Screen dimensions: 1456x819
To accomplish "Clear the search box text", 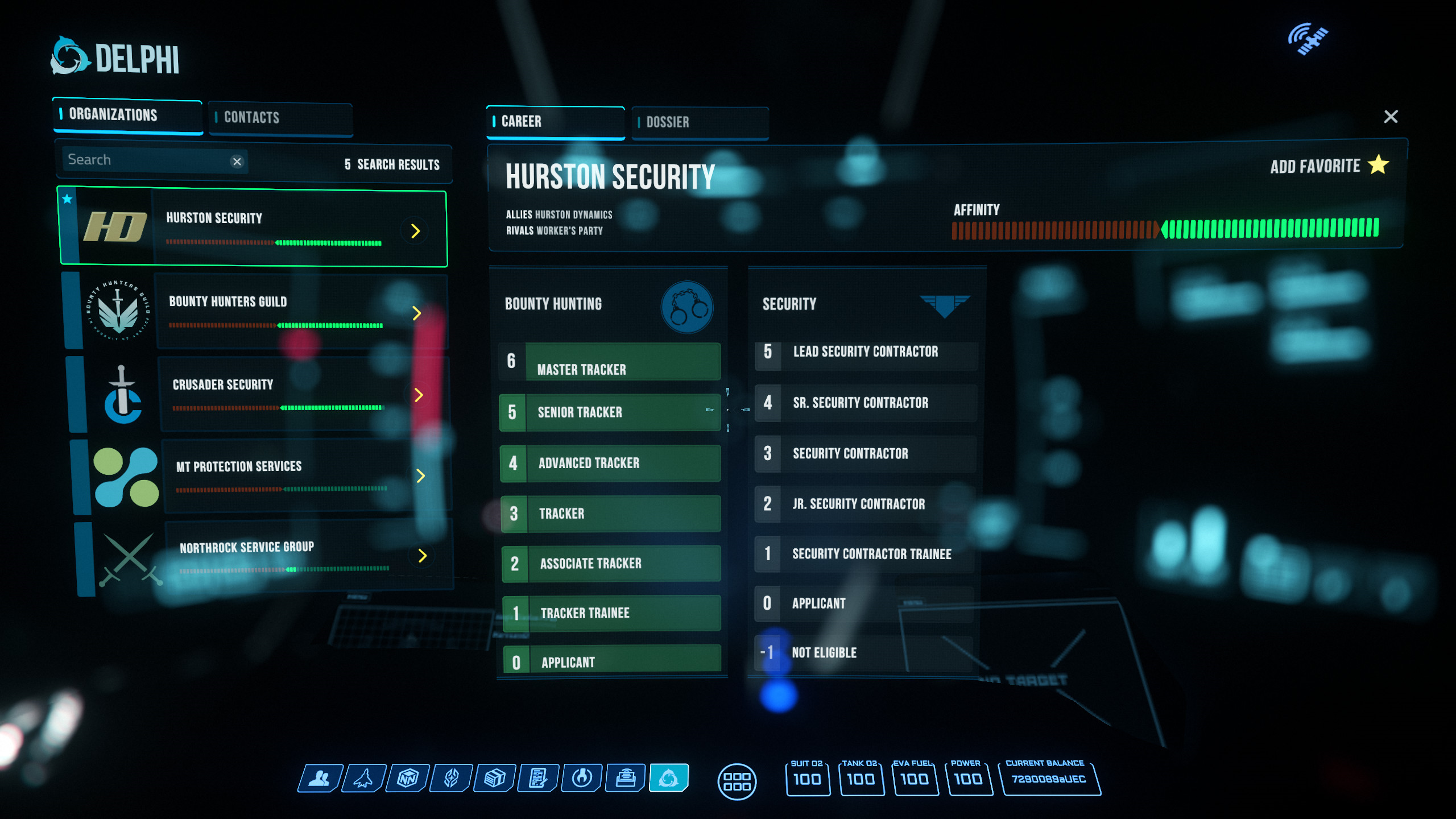I will coord(237,162).
